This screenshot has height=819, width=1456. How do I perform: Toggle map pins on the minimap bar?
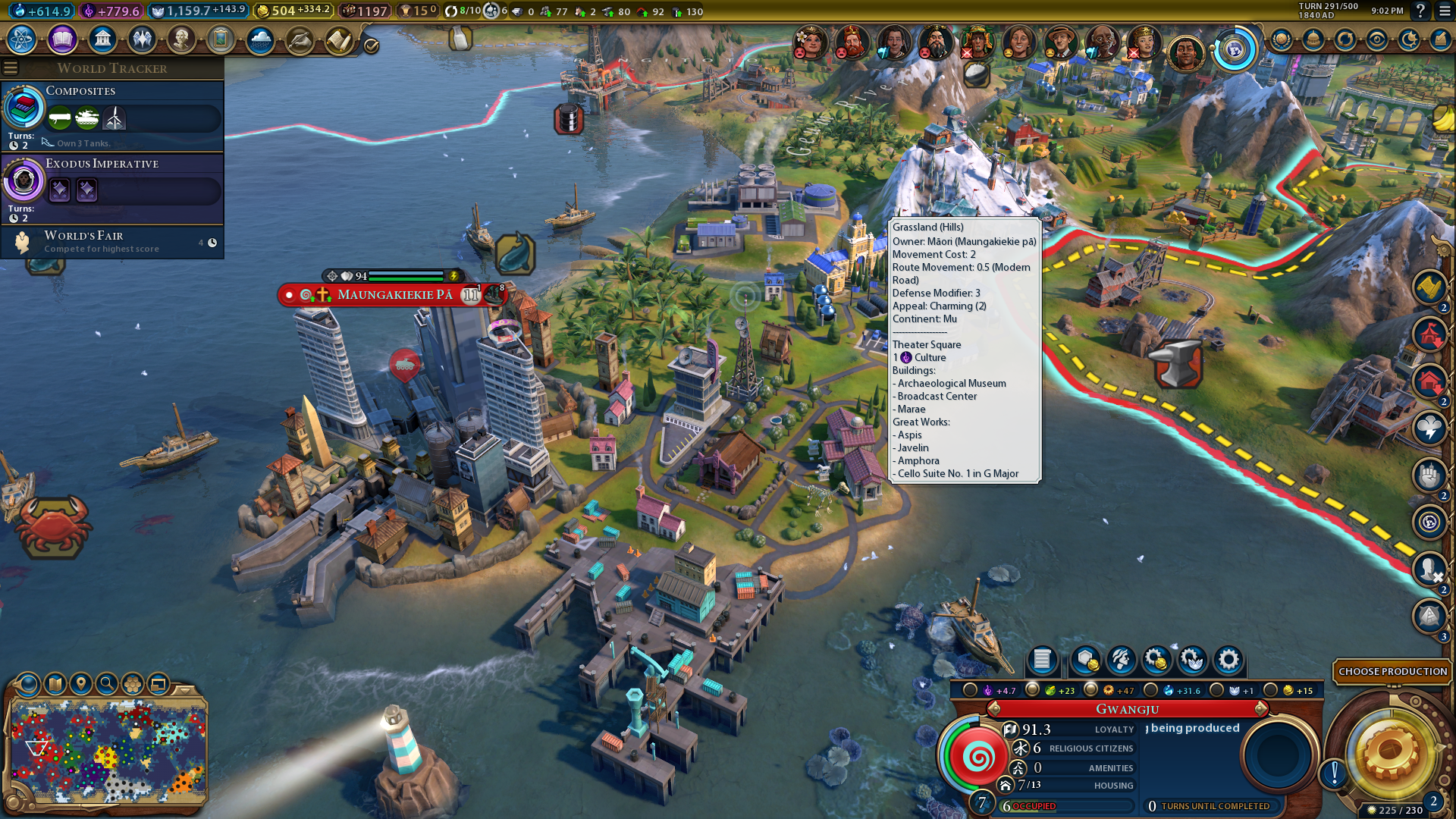tap(81, 684)
